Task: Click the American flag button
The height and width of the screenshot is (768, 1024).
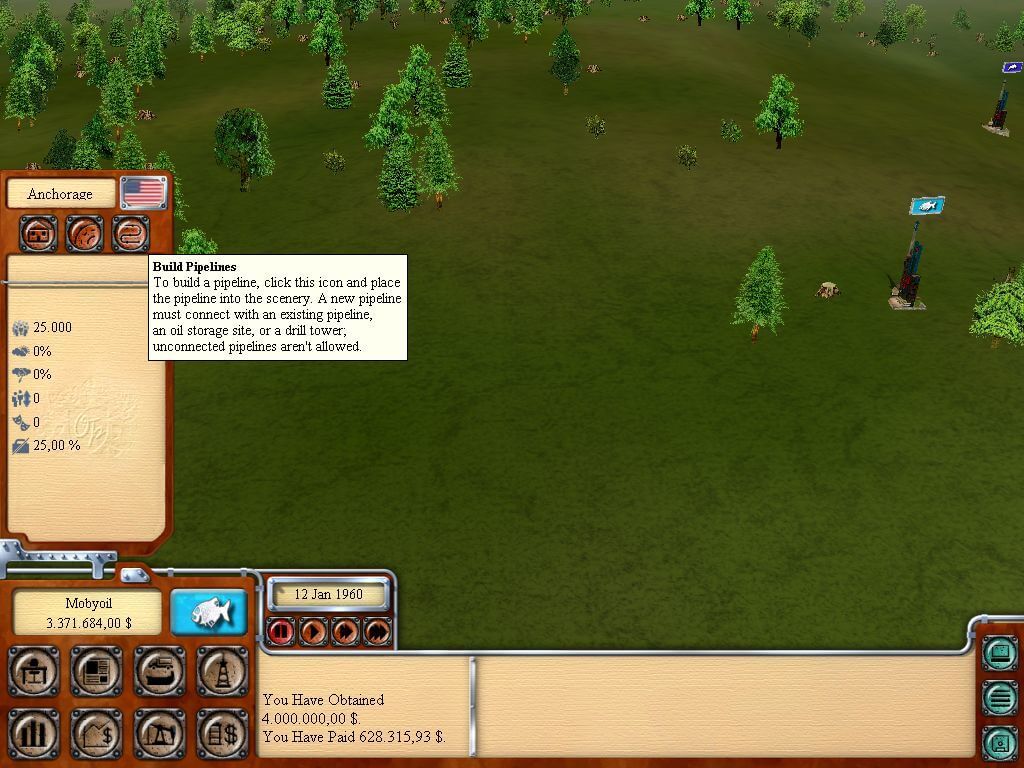Action: [144, 192]
